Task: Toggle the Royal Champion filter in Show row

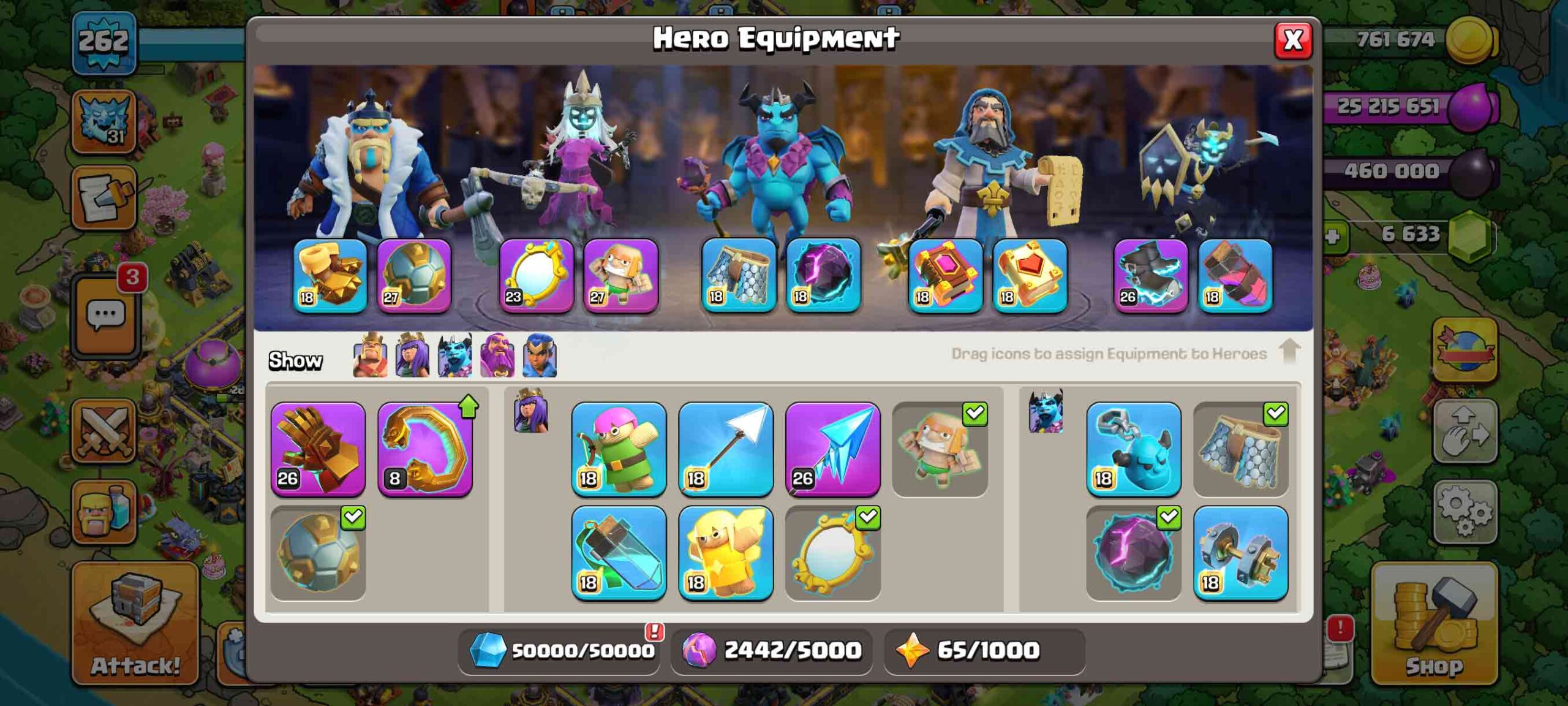Action: (x=540, y=355)
